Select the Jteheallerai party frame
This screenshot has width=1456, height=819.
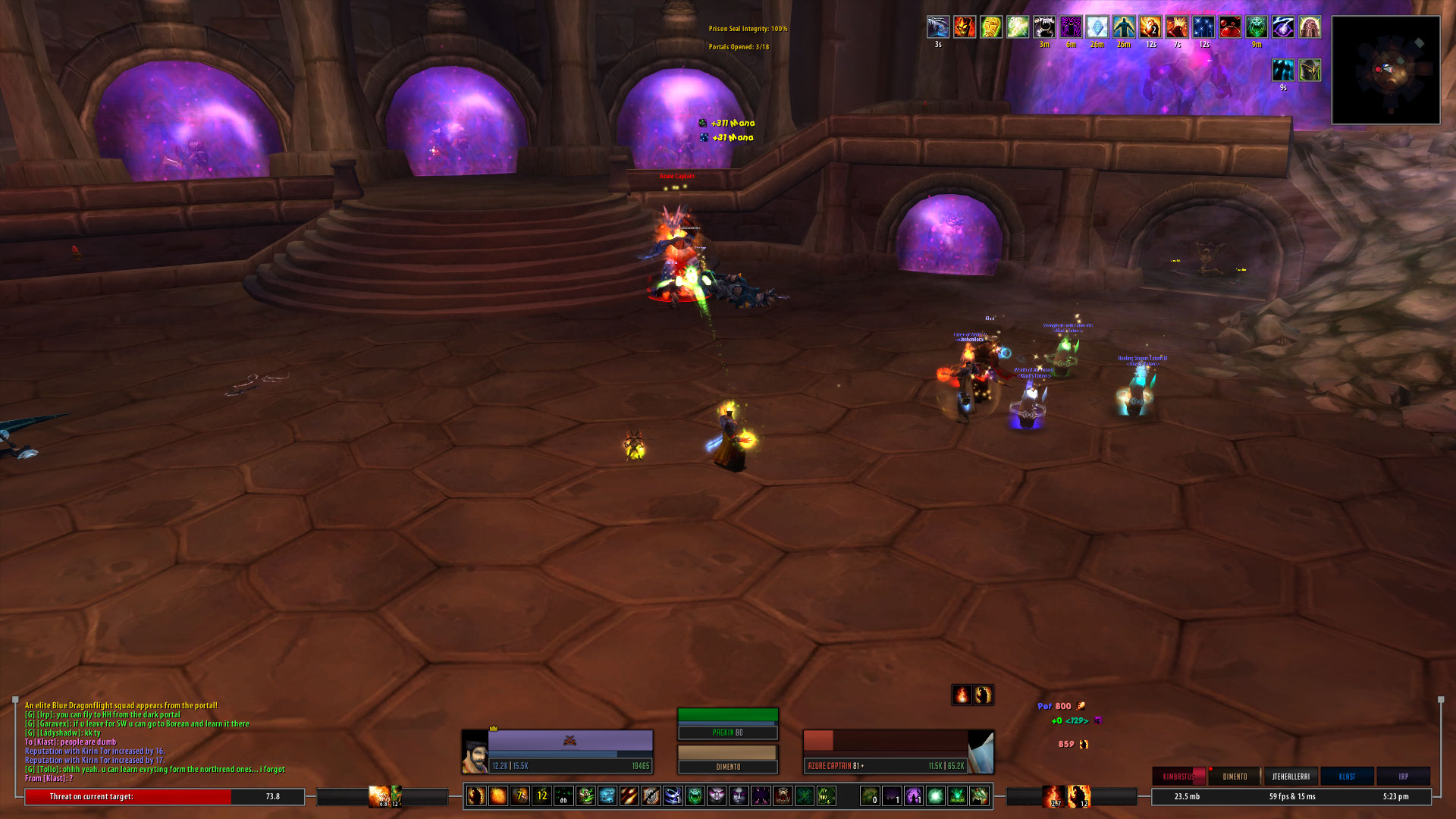1291,777
